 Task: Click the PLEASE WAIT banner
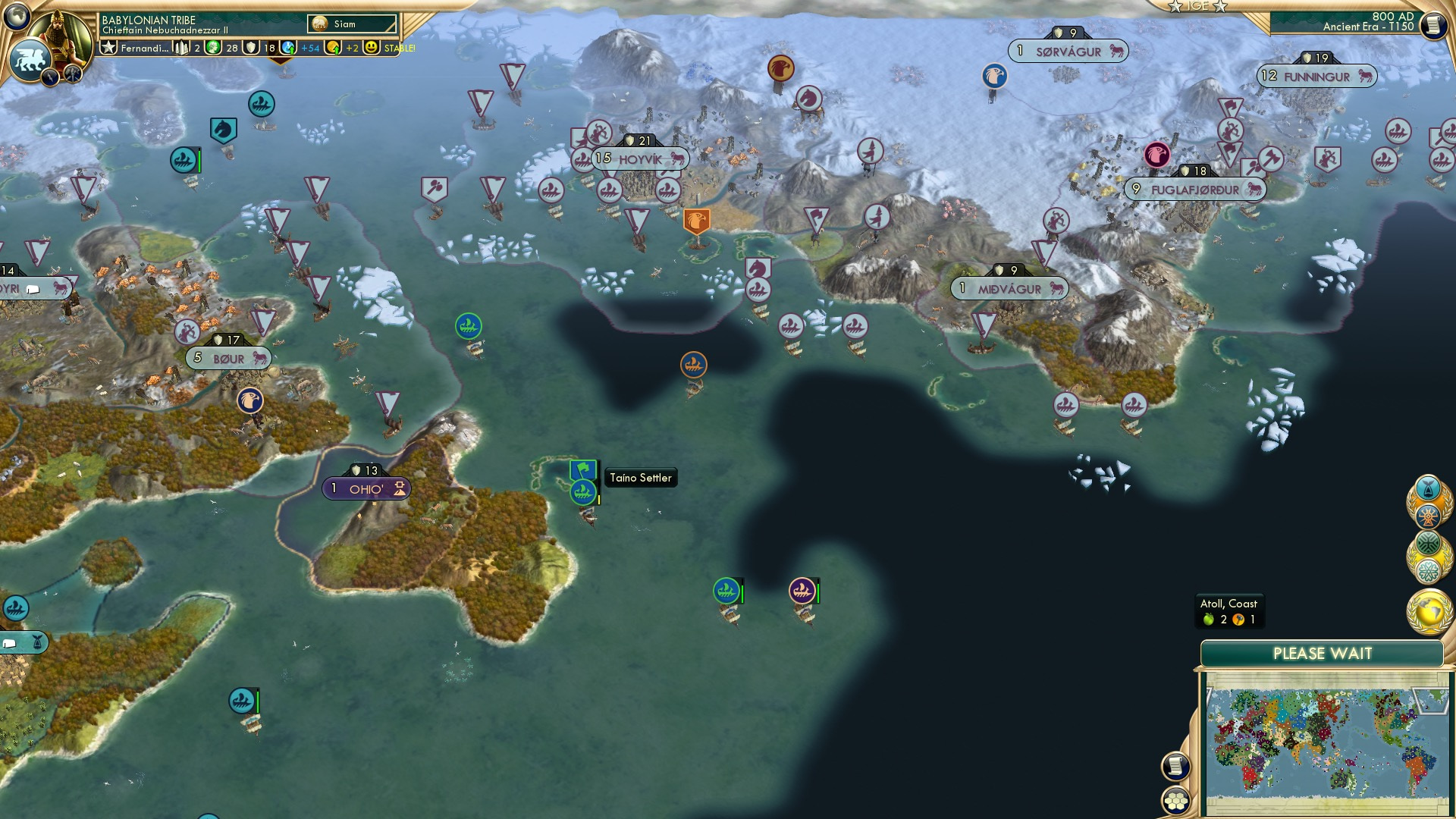1323,652
